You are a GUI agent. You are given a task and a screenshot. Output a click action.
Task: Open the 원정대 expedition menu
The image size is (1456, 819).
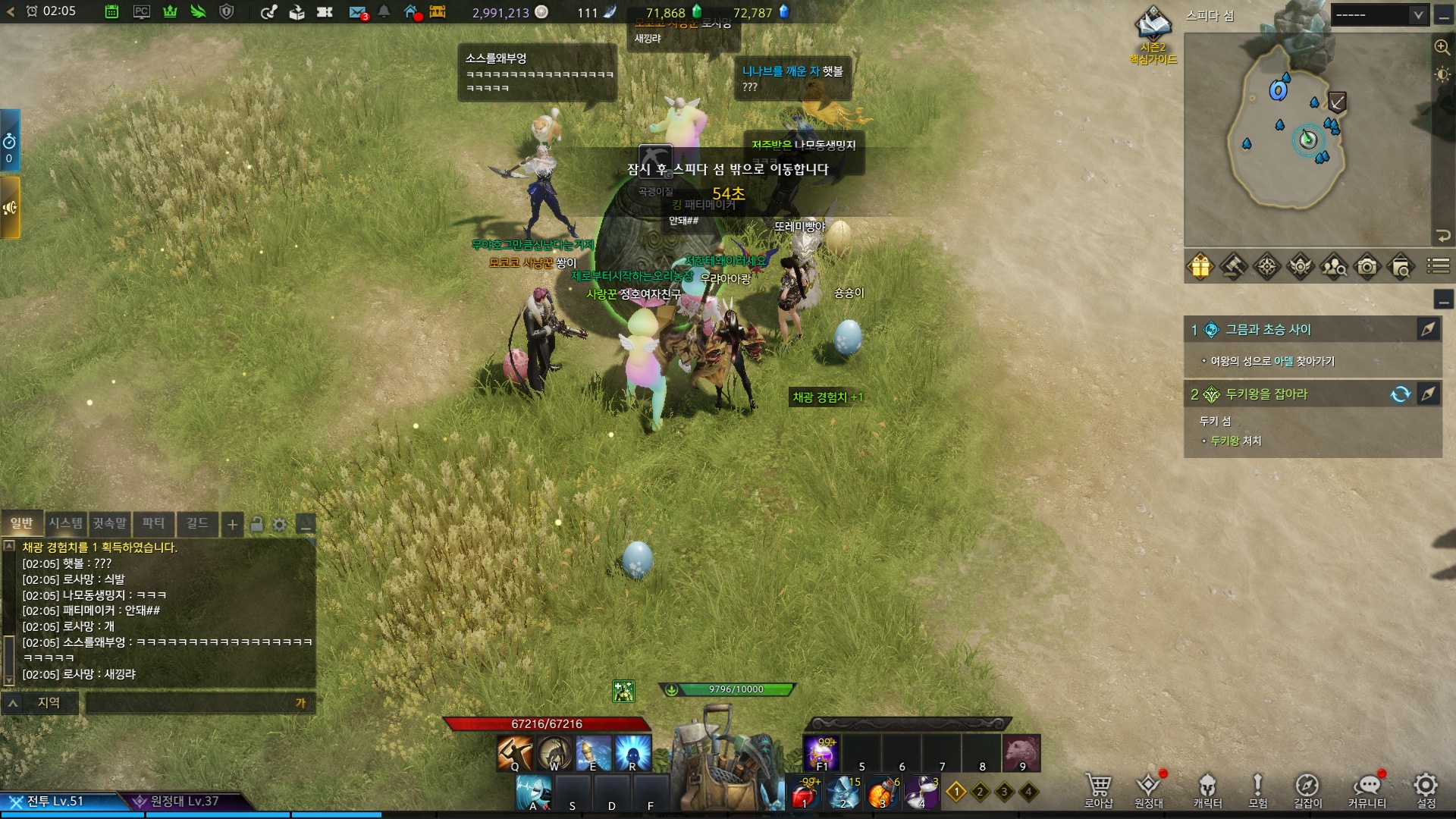pos(1148,790)
